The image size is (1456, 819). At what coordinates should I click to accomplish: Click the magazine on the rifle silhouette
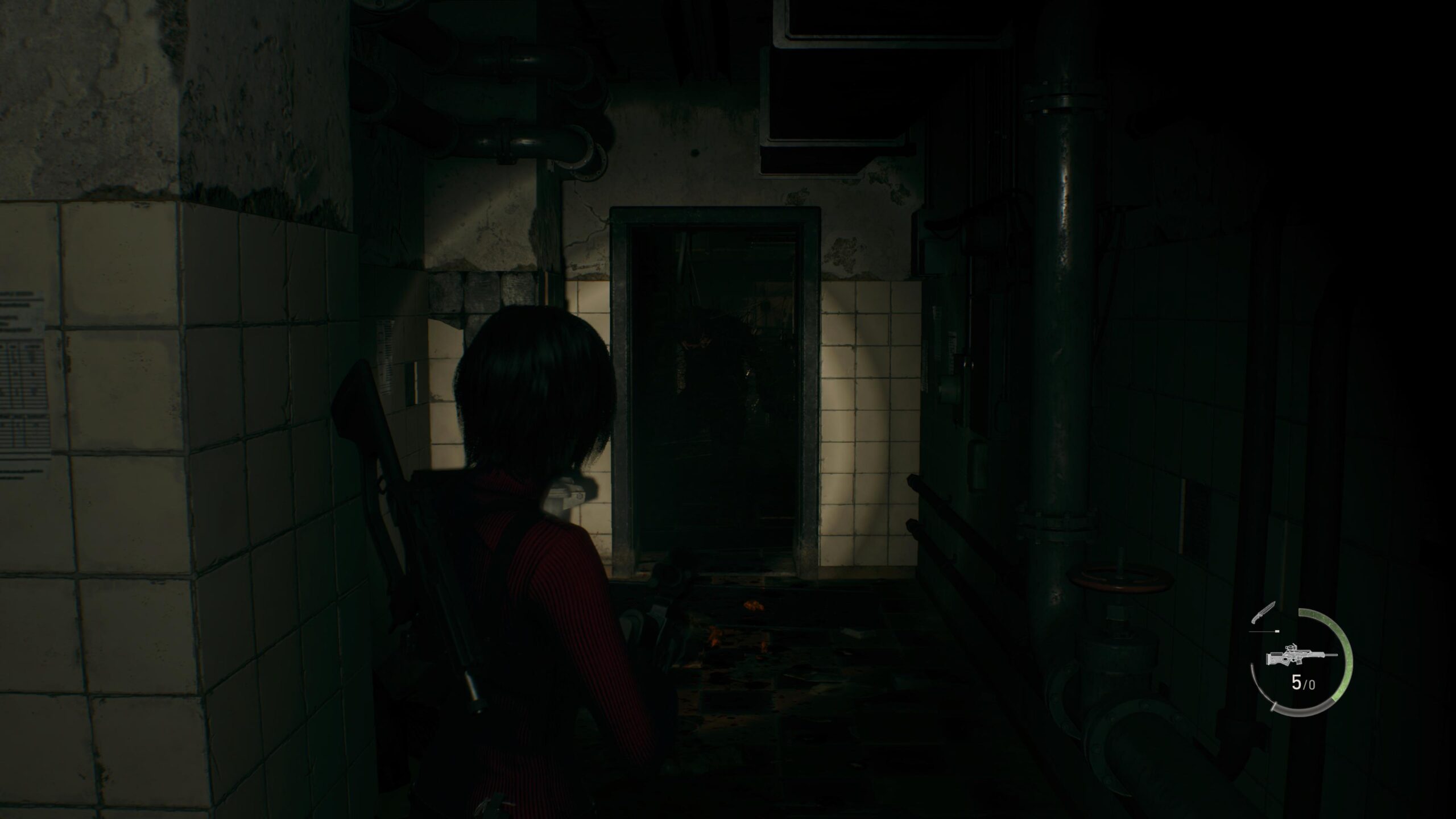click(x=1300, y=661)
